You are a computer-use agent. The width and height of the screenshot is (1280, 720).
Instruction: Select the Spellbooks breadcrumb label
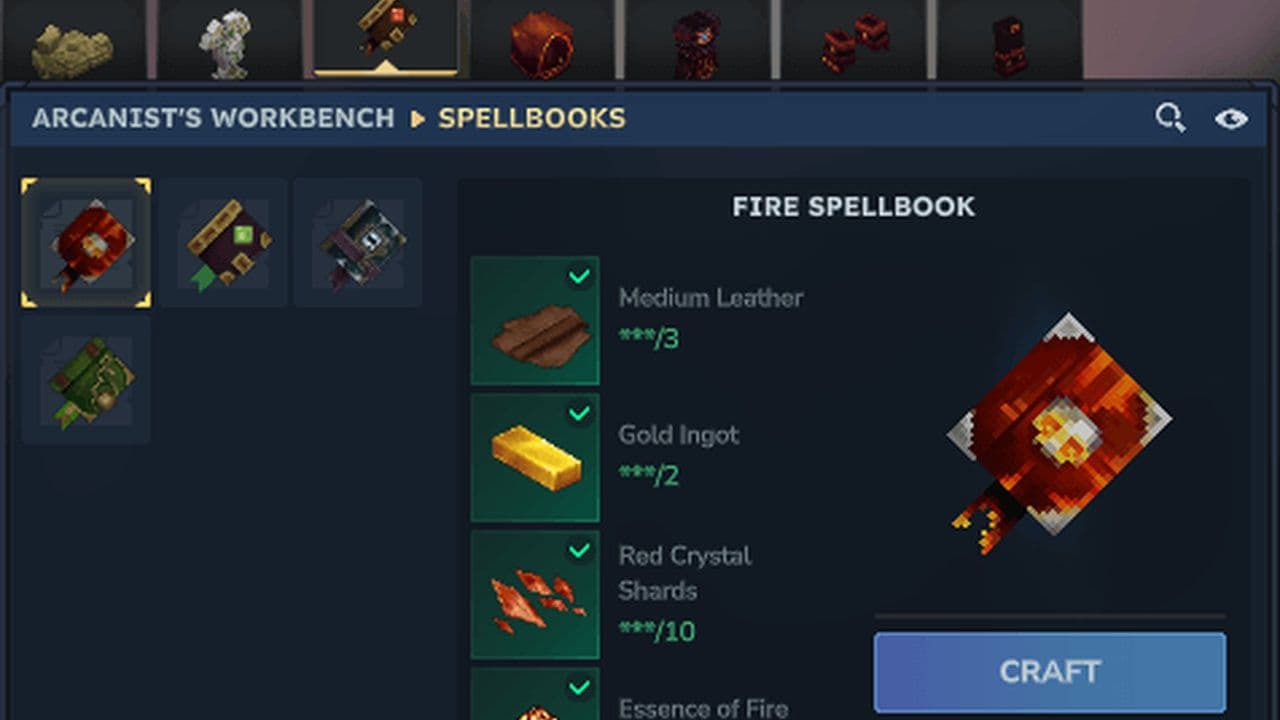[531, 118]
